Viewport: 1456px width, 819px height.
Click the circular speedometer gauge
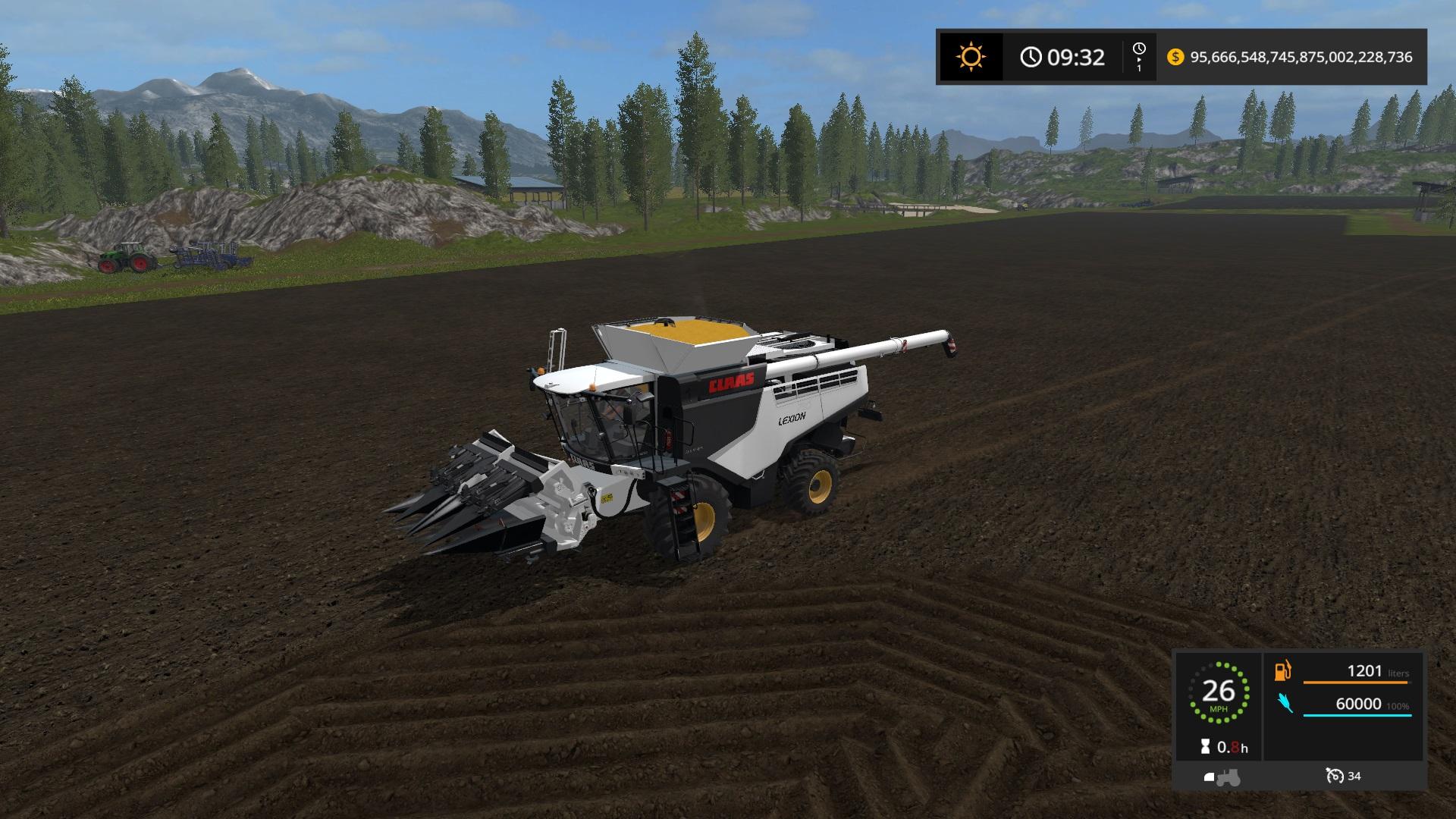click(1218, 692)
